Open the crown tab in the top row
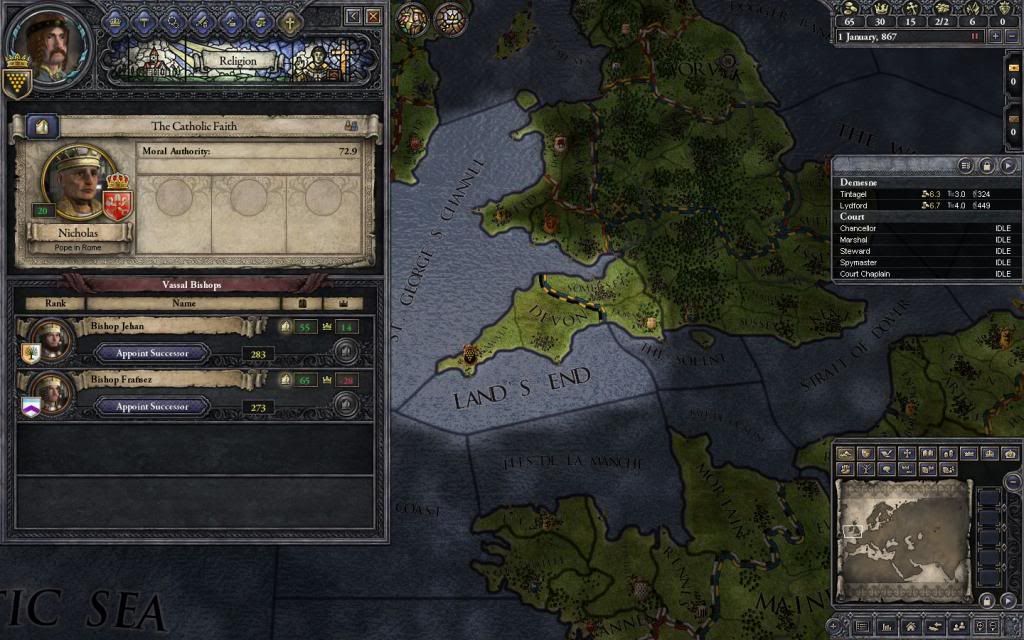 click(114, 19)
